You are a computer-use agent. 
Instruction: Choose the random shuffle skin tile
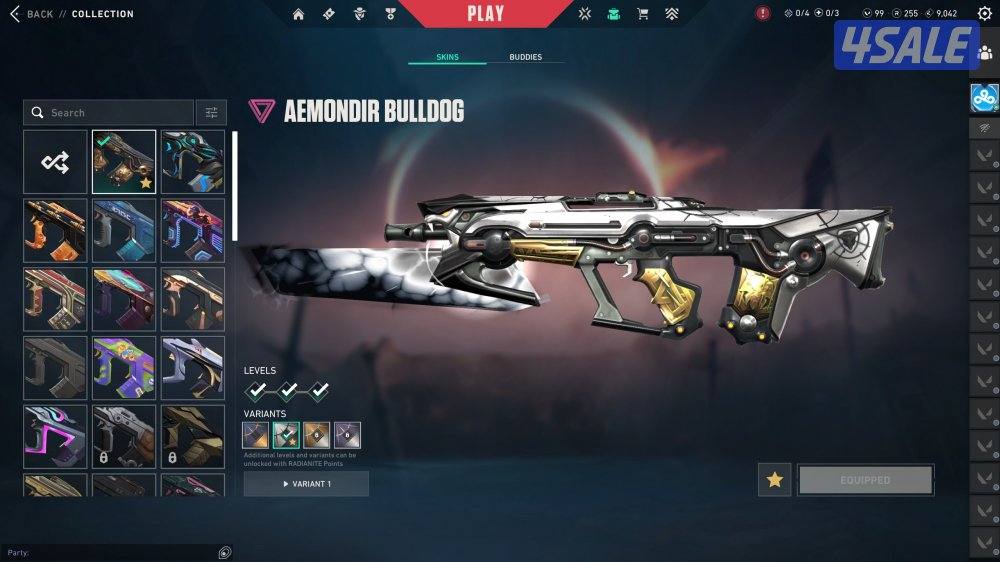click(56, 162)
